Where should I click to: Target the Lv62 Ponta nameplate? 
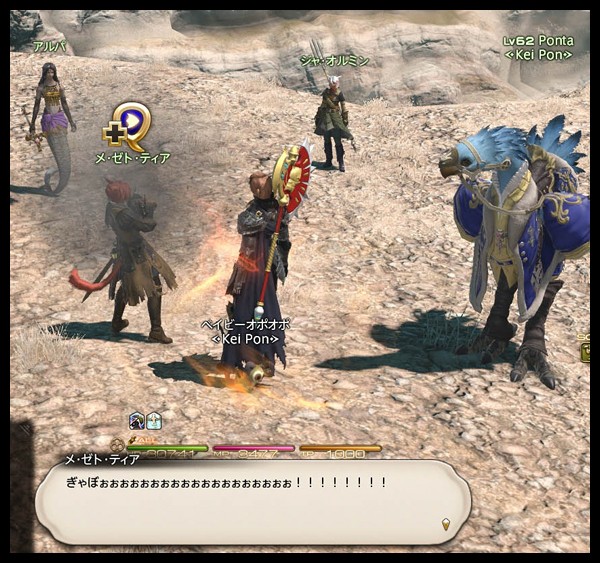[538, 41]
